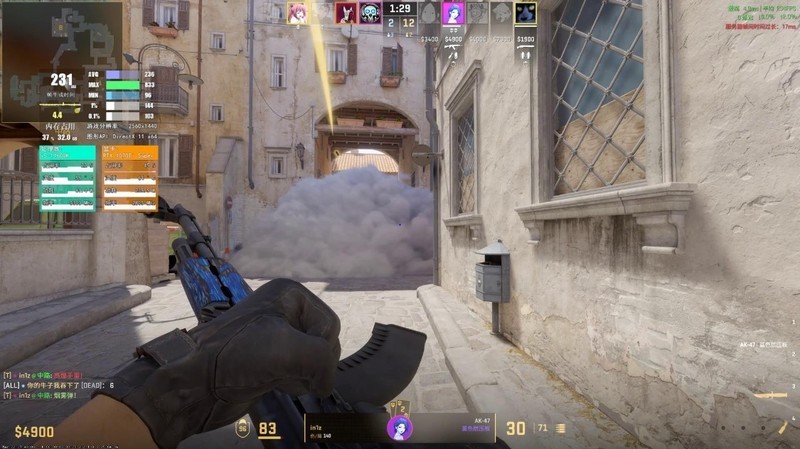Choose the skull with headphones player avatar
The image size is (800, 449).
pos(371,13)
